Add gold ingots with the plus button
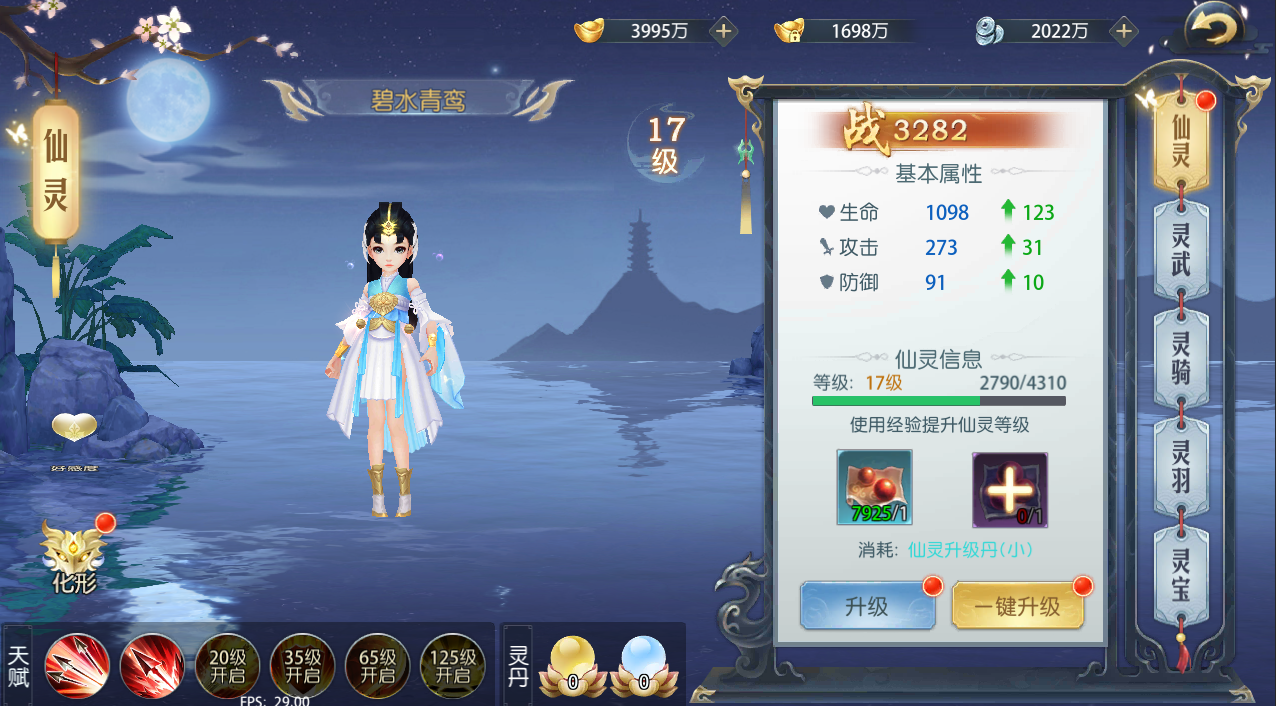 (723, 31)
